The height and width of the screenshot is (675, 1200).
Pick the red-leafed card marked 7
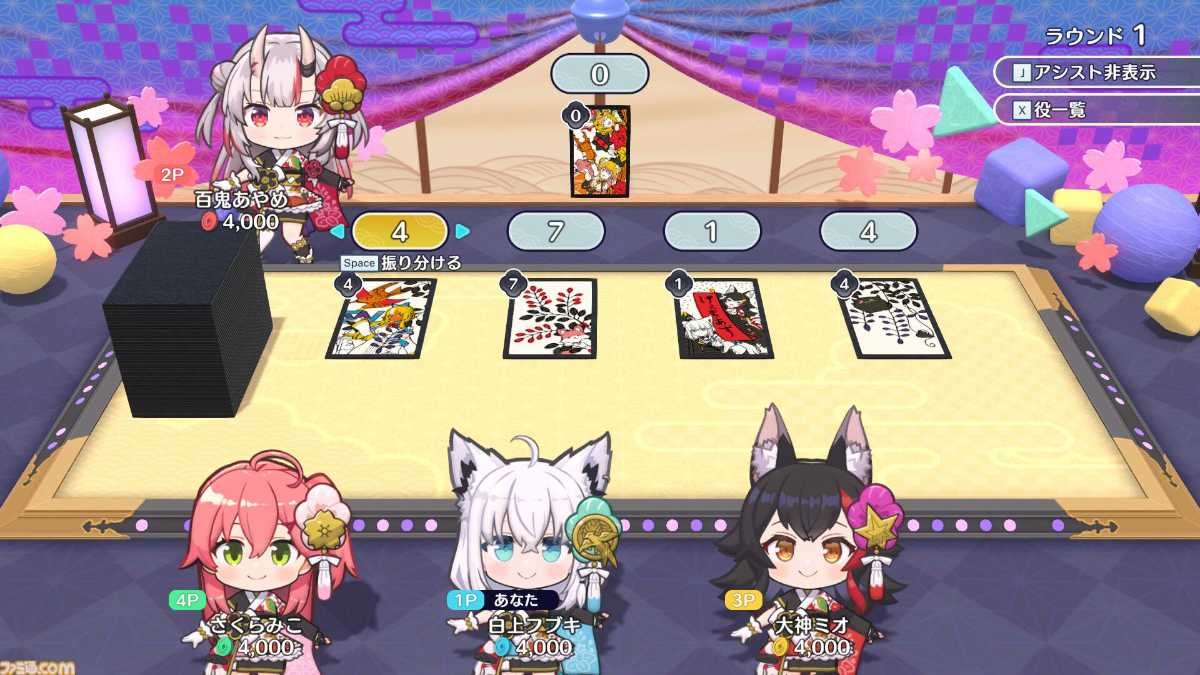tap(550, 318)
